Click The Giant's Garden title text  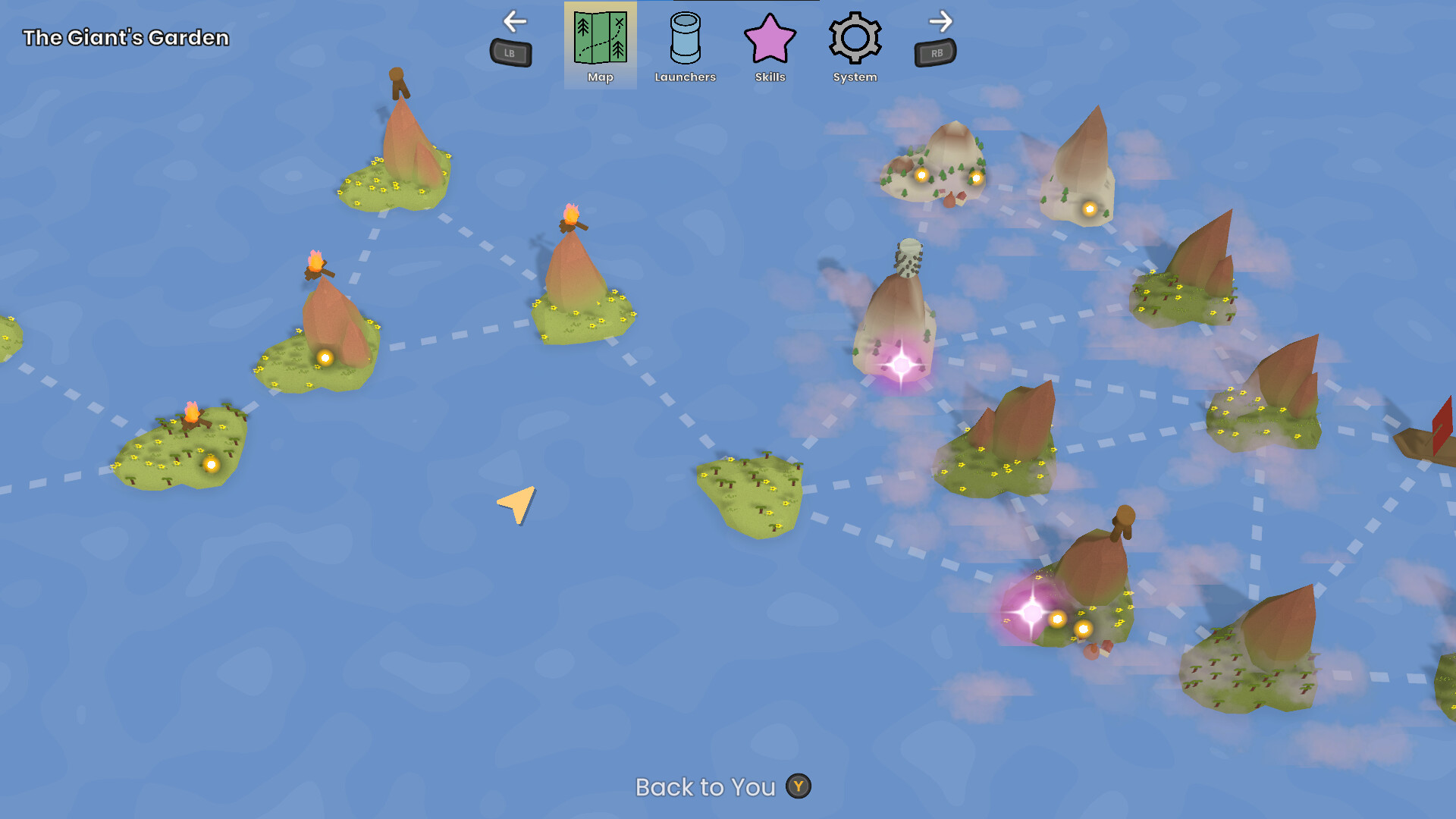tap(126, 36)
